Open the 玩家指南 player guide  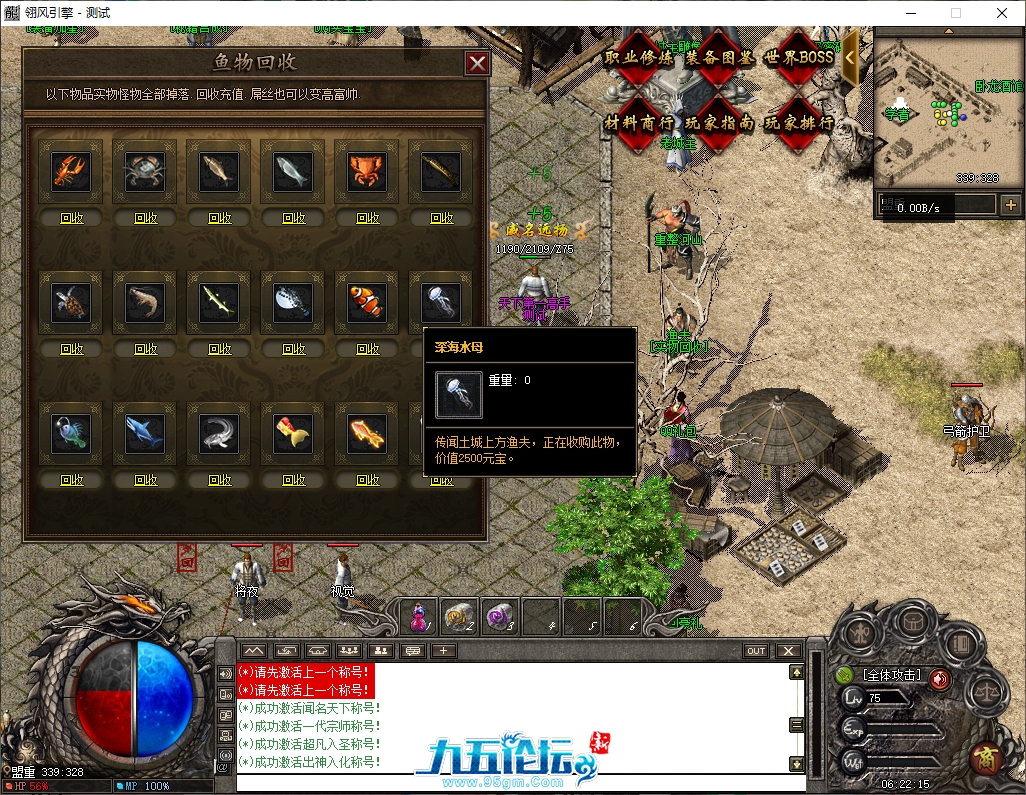coord(720,123)
